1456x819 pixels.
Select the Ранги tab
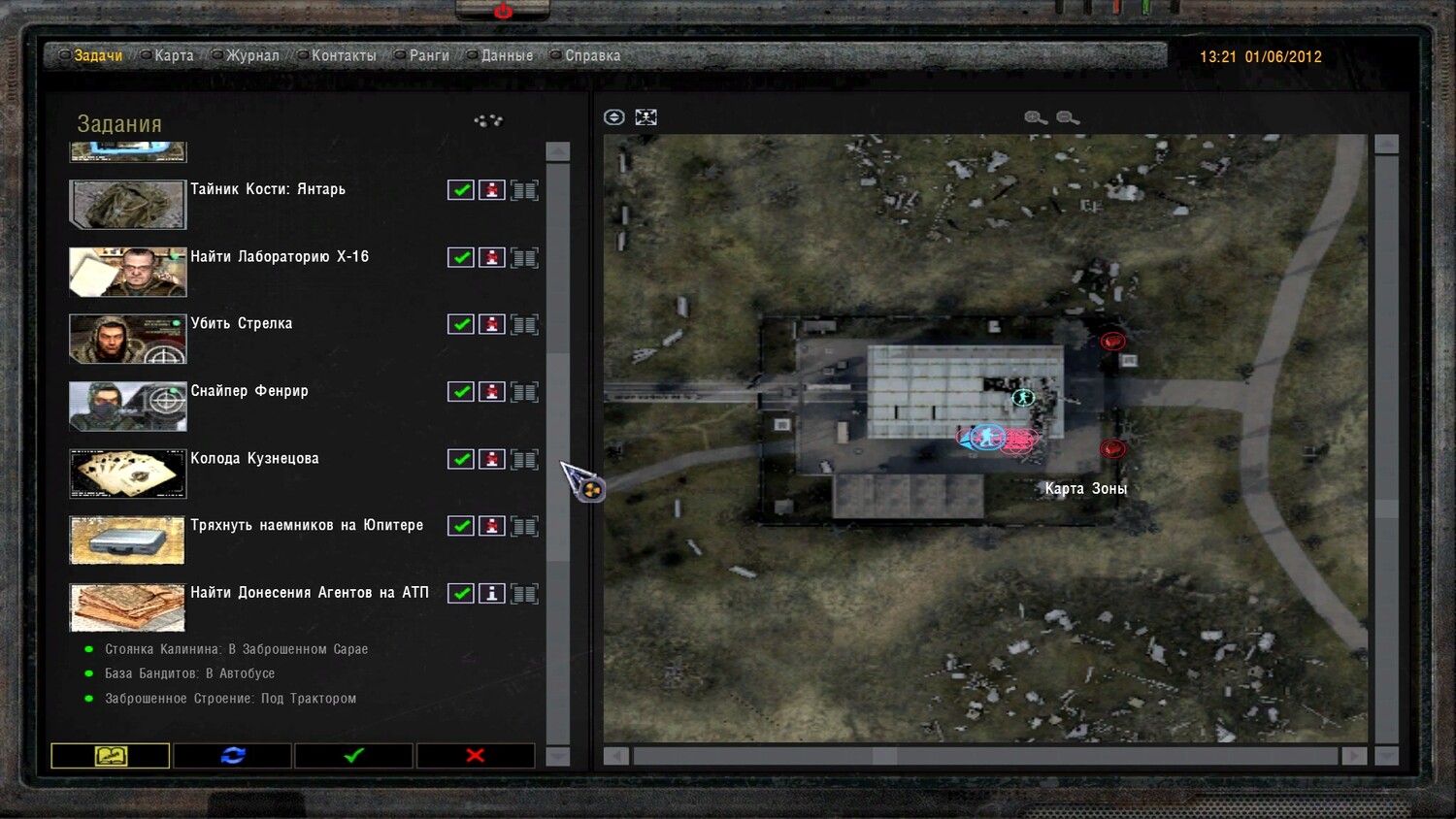pos(428,56)
